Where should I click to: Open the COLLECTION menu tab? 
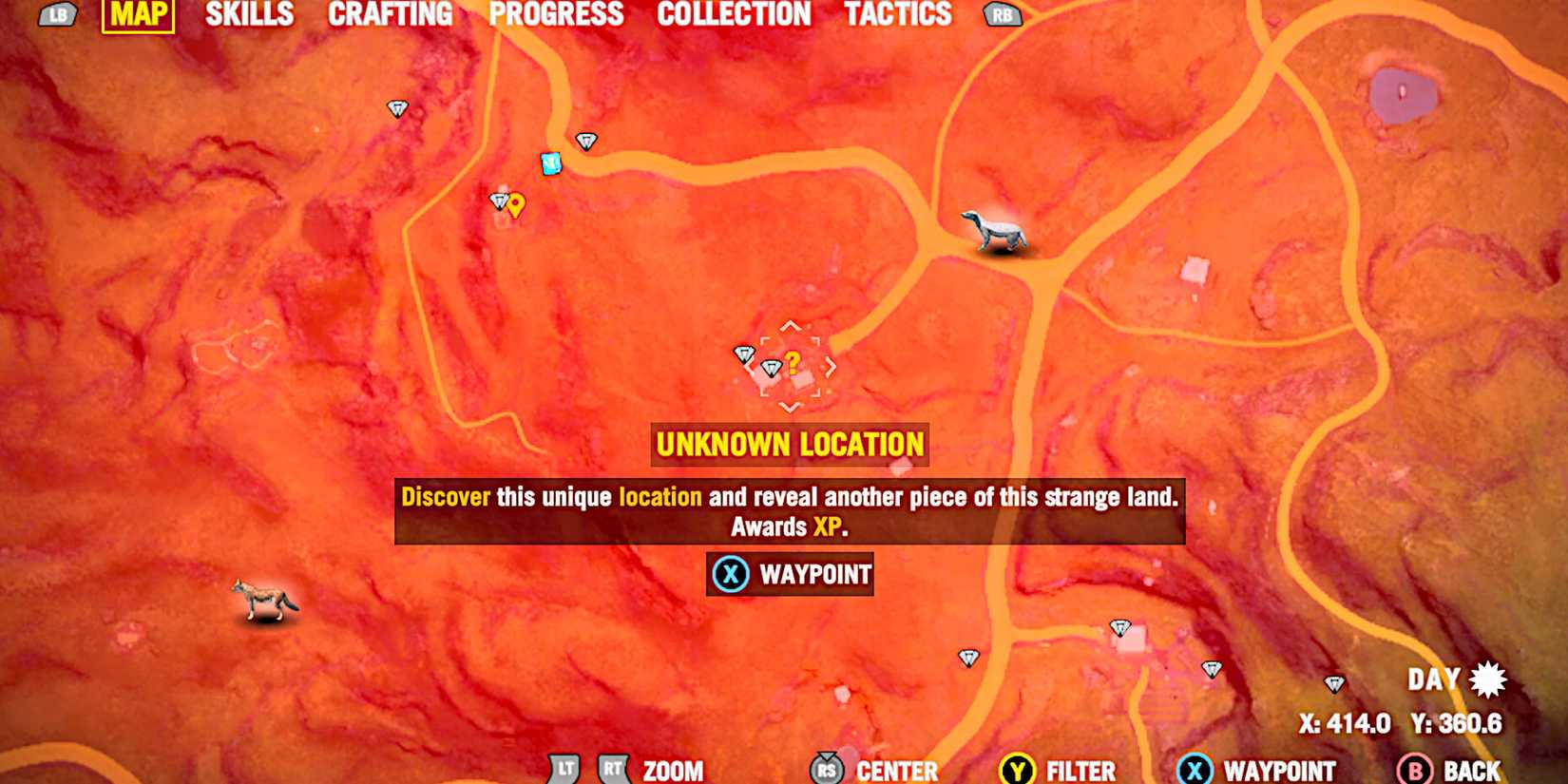pyautogui.click(x=735, y=14)
